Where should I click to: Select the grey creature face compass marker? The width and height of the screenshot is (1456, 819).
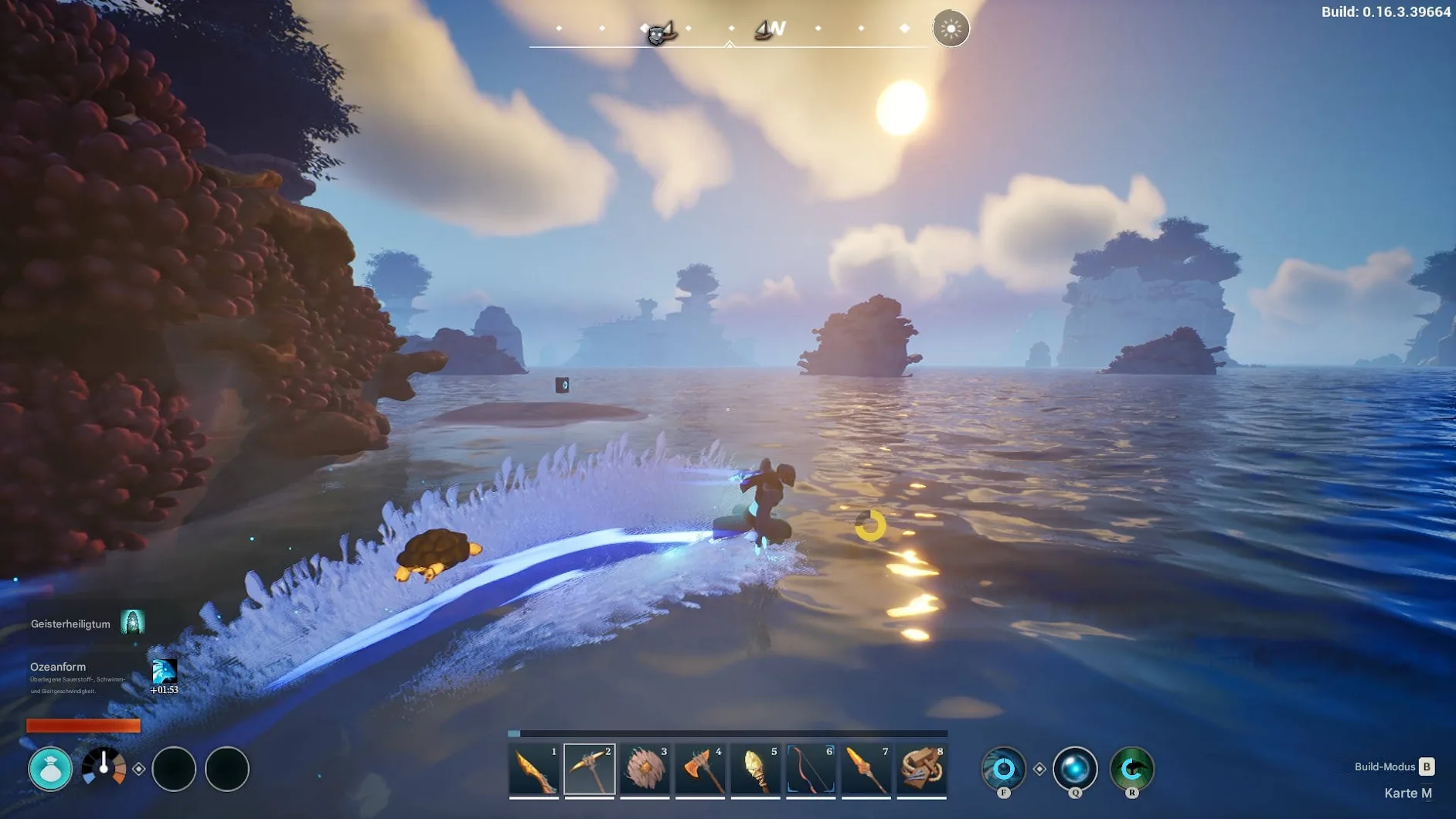click(x=657, y=34)
